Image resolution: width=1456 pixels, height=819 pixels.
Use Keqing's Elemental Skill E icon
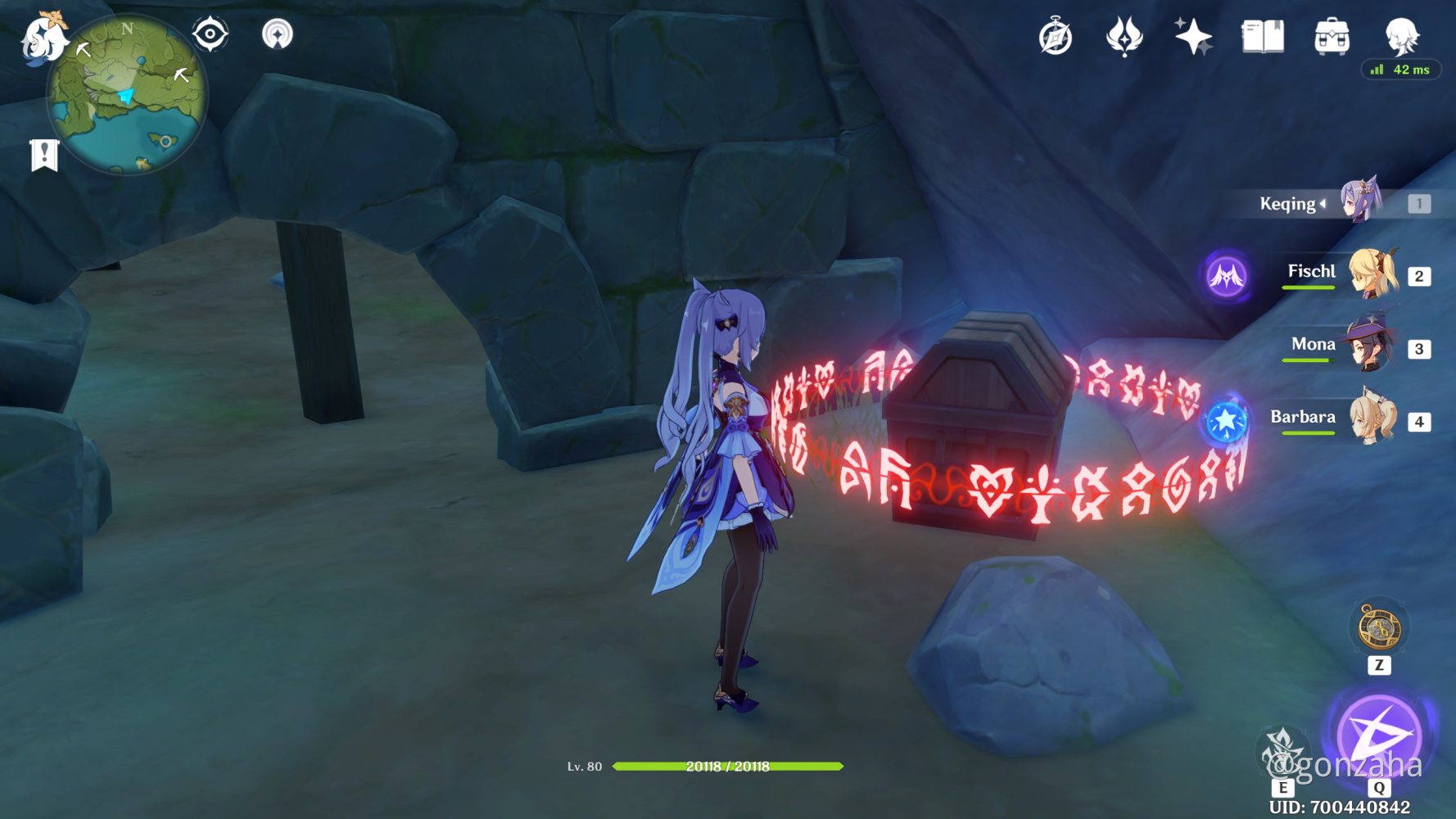[x=1283, y=749]
